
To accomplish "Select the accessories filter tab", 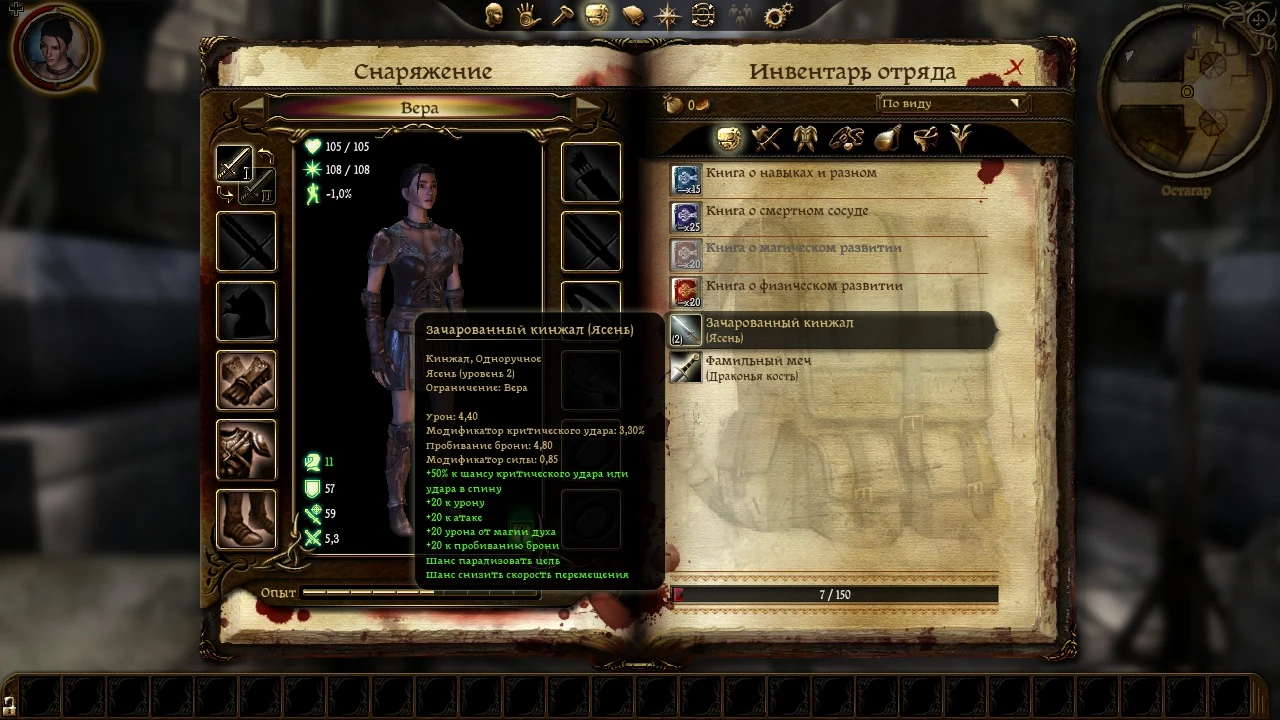I will tap(845, 139).
